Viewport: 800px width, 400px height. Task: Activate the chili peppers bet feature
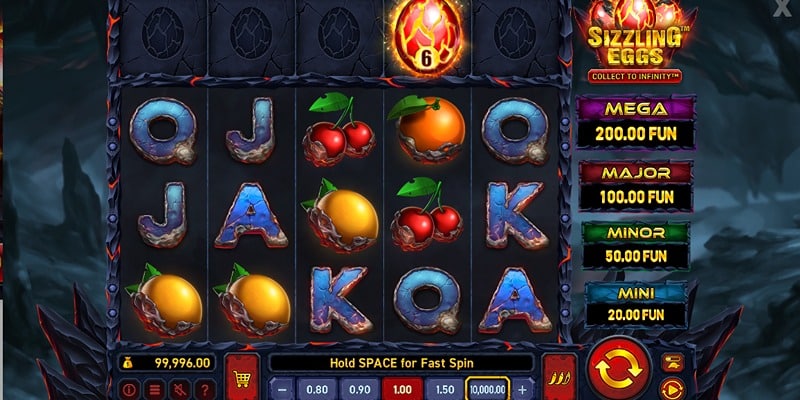(x=557, y=376)
